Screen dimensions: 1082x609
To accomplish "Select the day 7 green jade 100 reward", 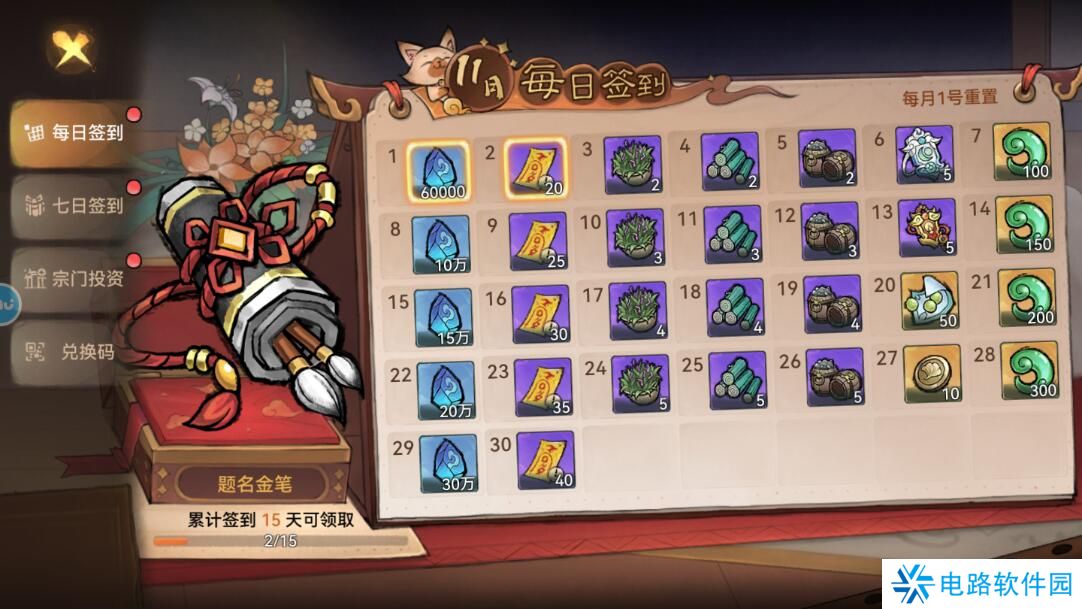I will (1024, 152).
